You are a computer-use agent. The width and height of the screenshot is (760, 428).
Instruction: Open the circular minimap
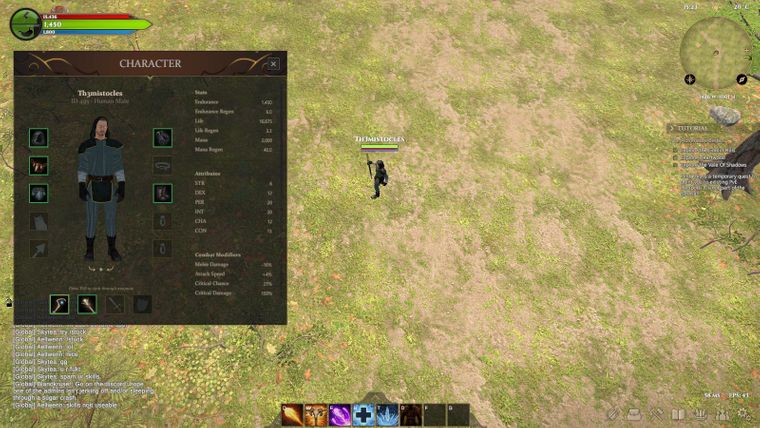point(714,50)
